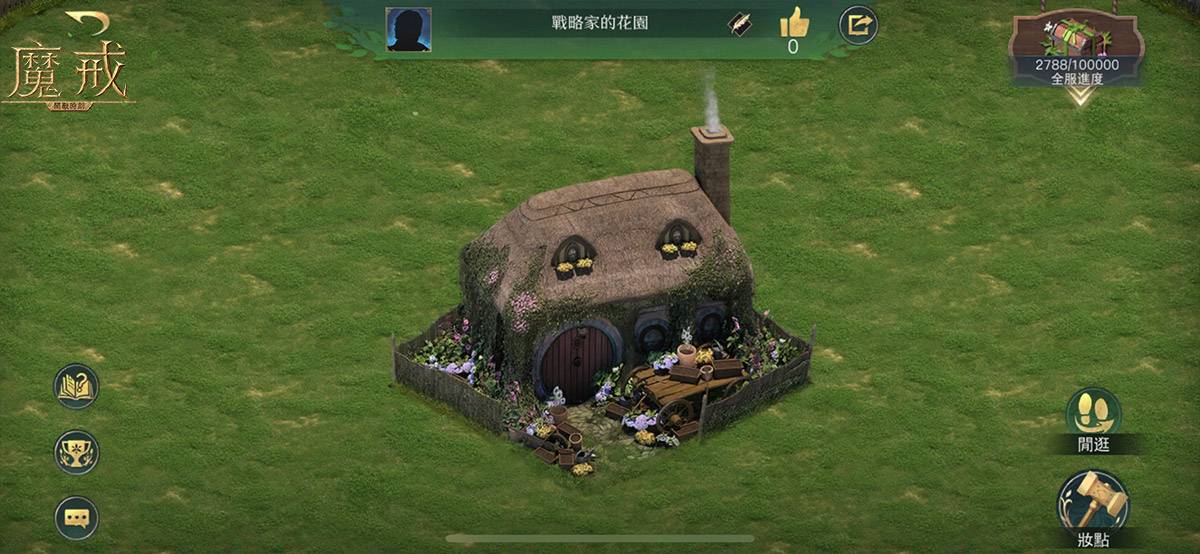Tap the 閒逛 footprints button
This screenshot has height=554, width=1200.
1093,412
